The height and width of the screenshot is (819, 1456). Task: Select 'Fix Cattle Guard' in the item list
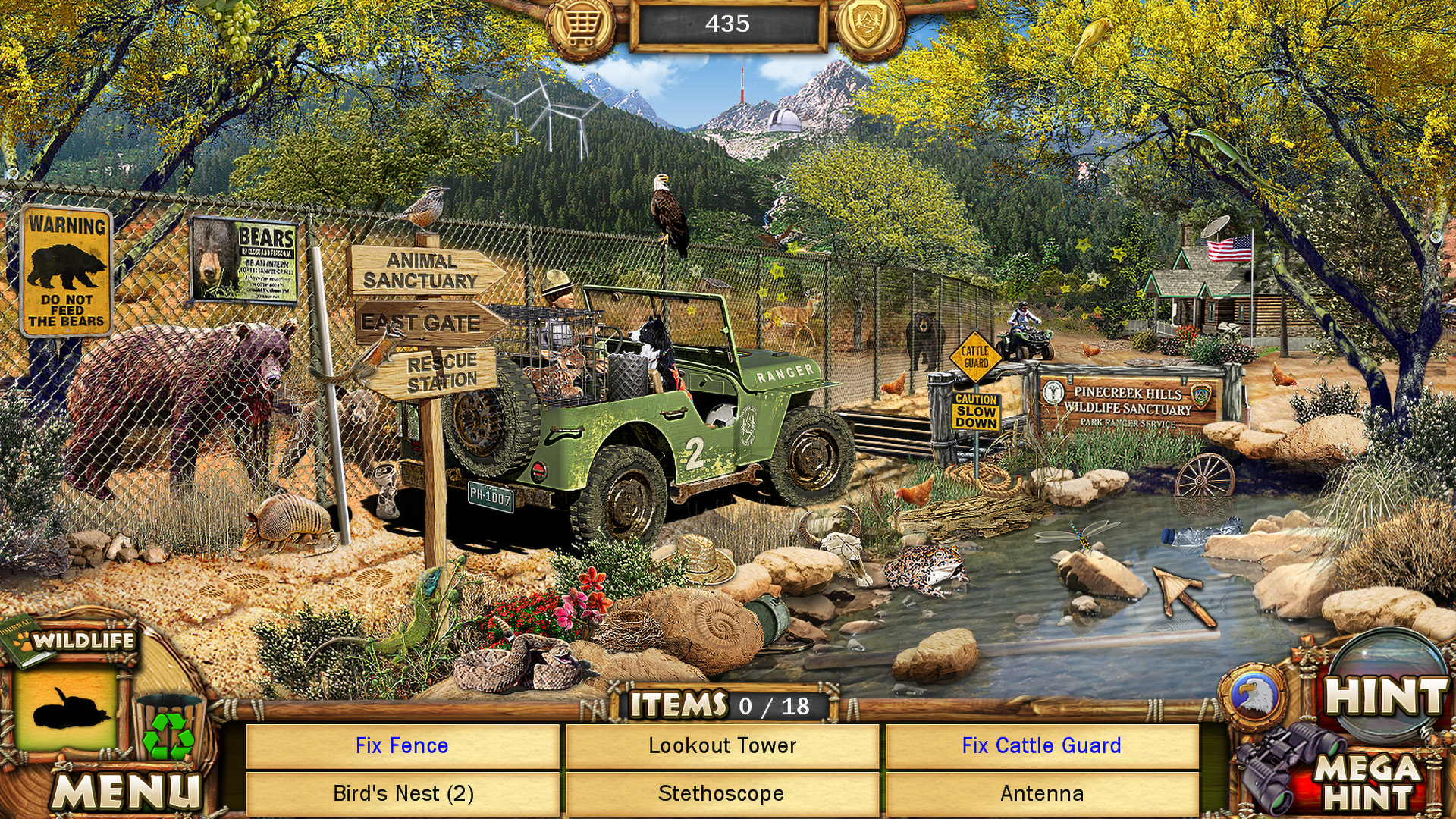(1040, 745)
